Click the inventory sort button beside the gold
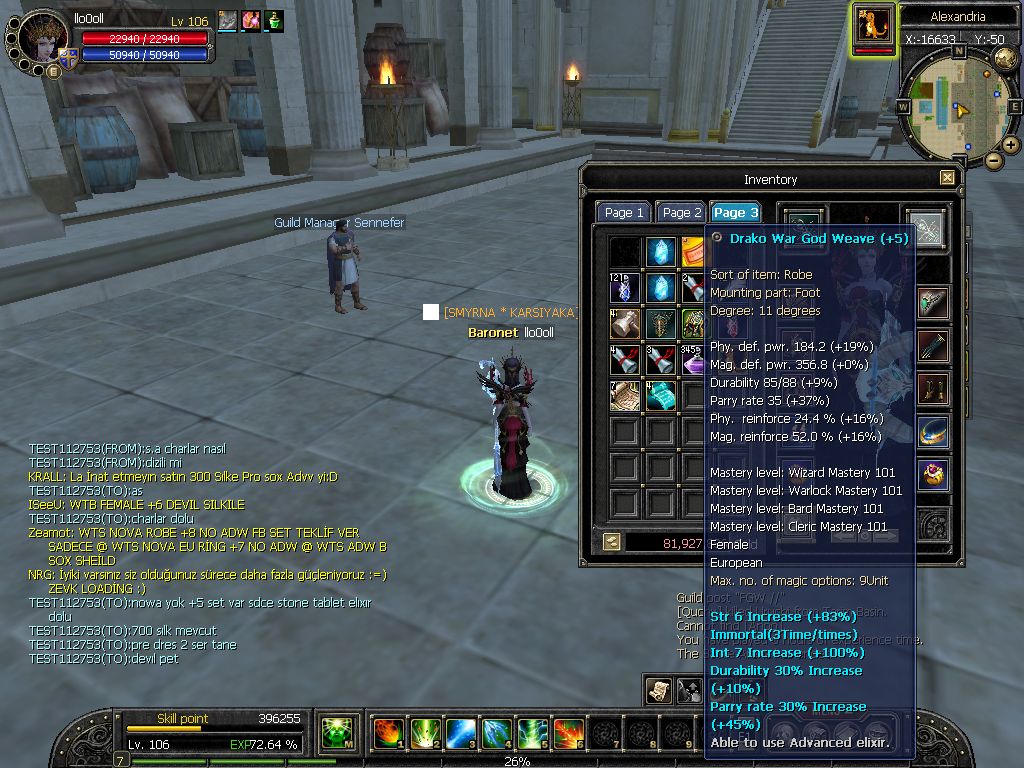This screenshot has width=1024, height=768. point(610,542)
